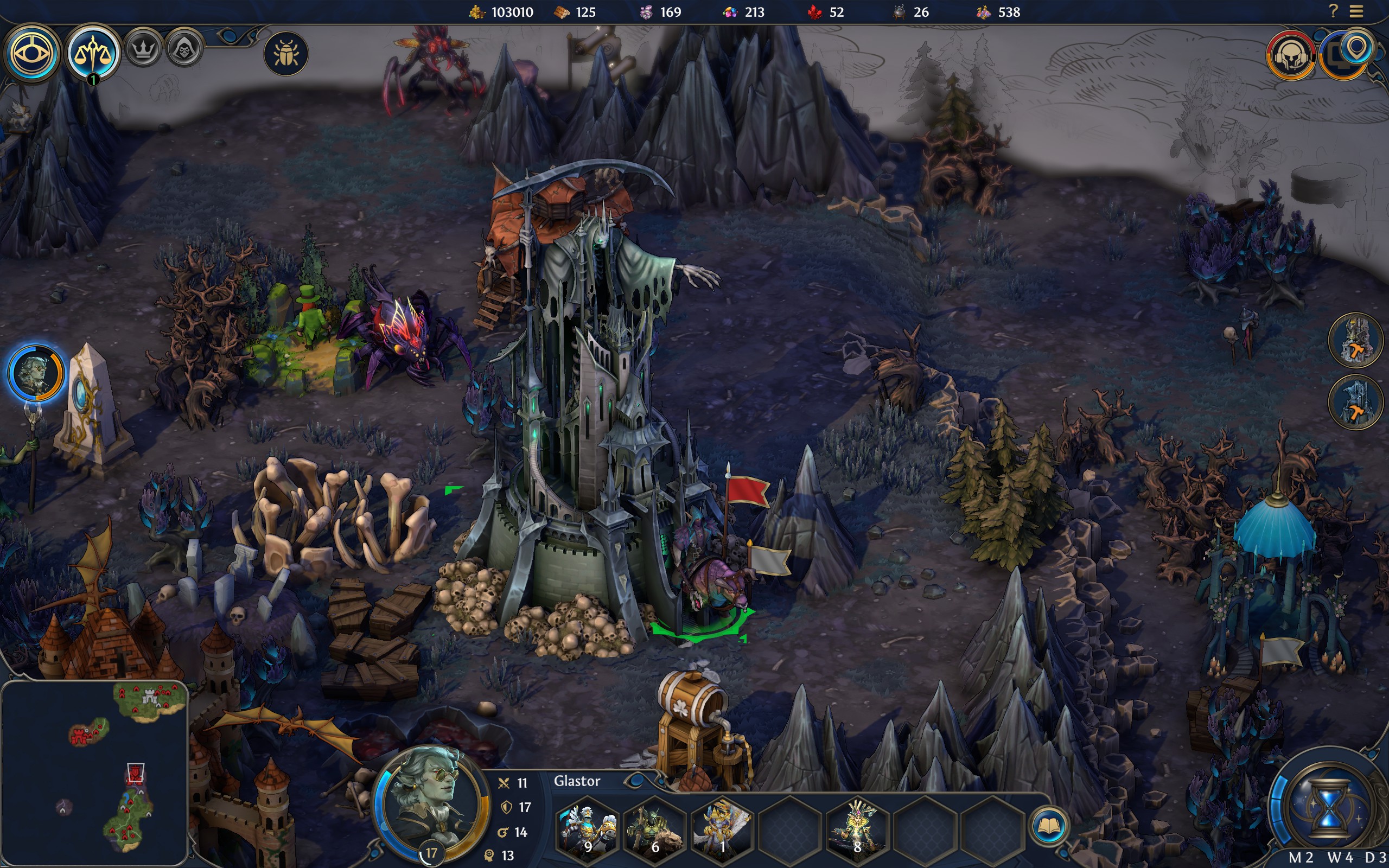Open the eye-shaped vision button
1389x868 pixels.
click(x=31, y=53)
